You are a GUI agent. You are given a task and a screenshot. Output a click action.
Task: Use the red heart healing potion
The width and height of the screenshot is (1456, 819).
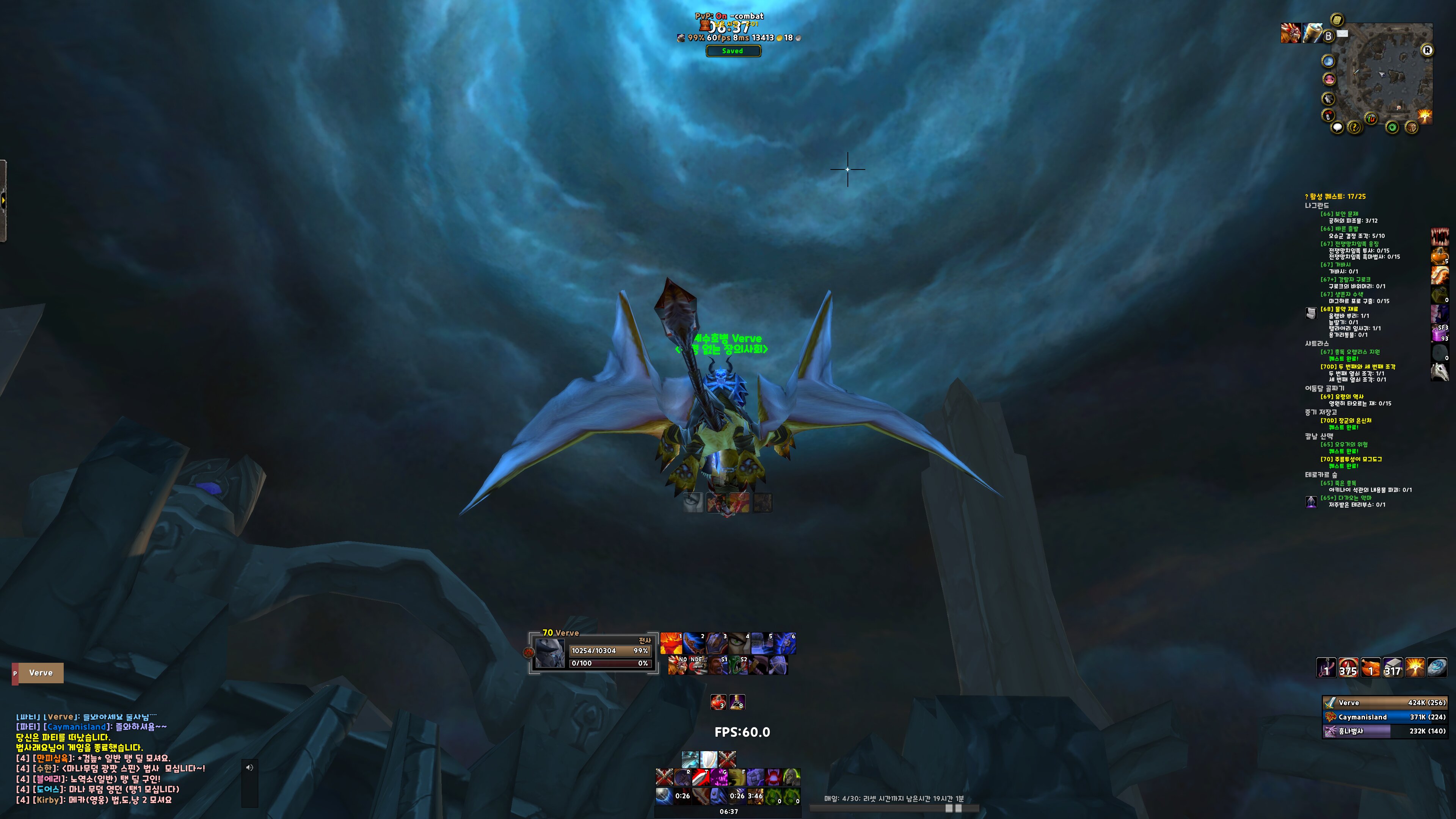point(719,702)
